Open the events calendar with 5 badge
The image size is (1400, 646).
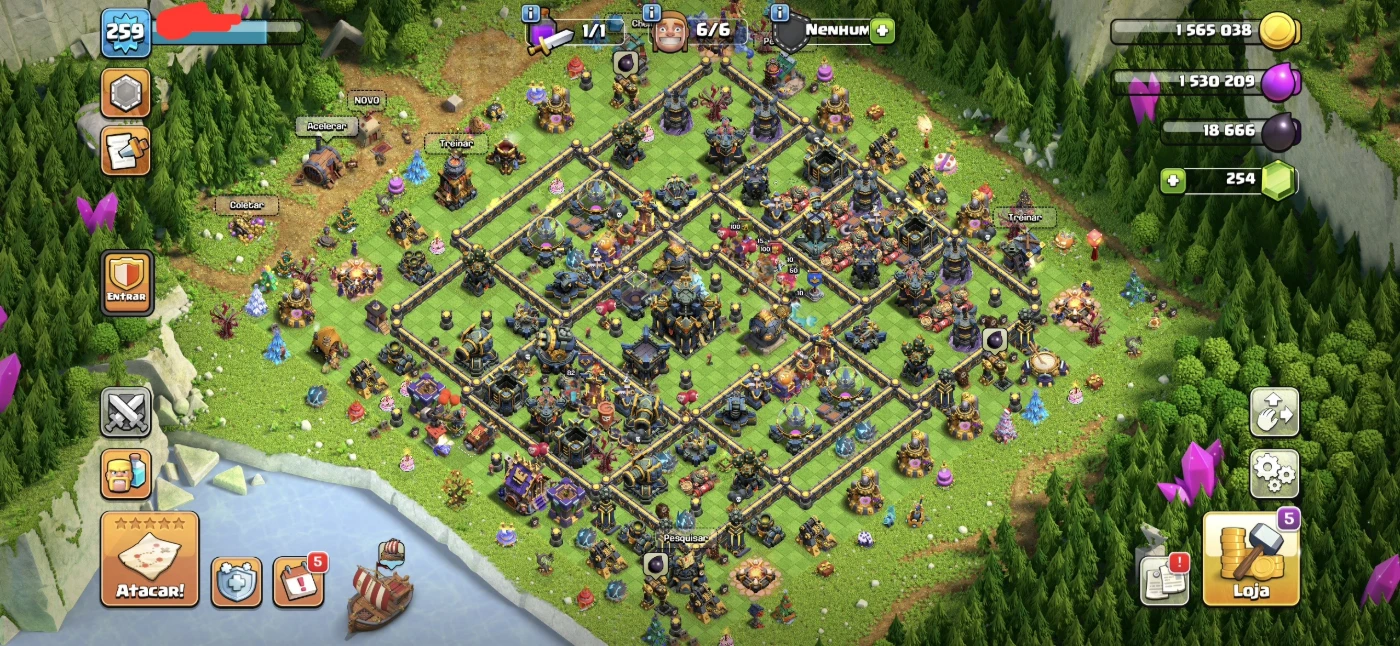pos(298,582)
